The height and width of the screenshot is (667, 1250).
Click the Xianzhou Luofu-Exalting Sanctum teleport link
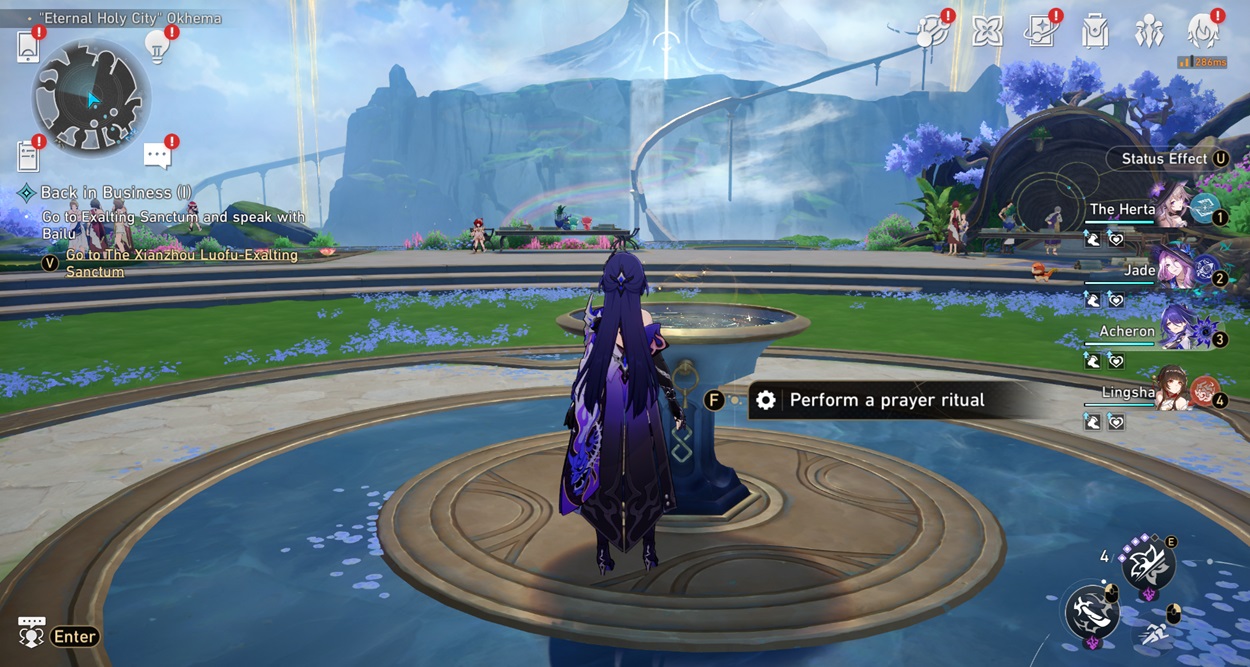[181, 263]
